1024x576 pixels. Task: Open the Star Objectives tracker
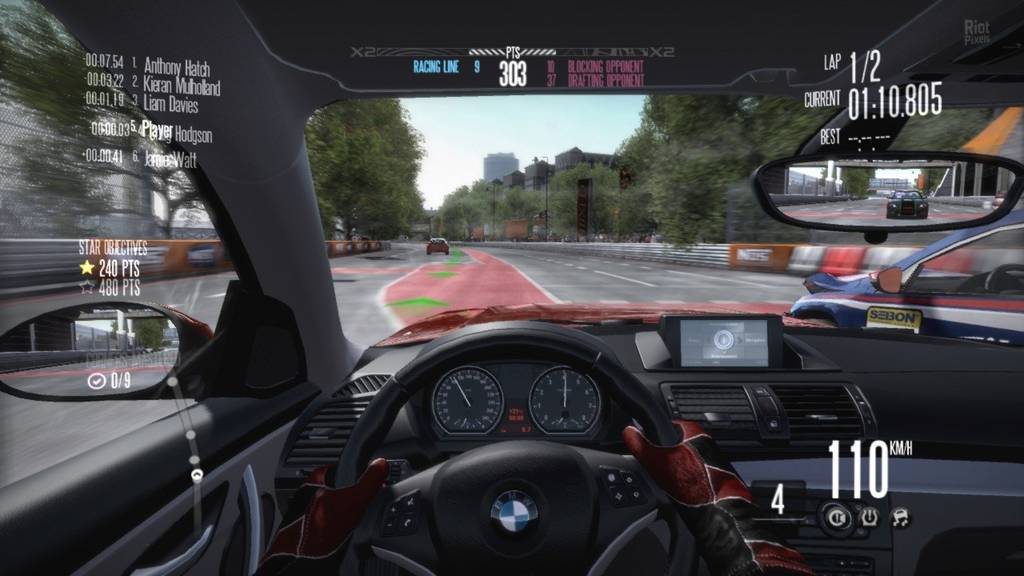(x=113, y=247)
